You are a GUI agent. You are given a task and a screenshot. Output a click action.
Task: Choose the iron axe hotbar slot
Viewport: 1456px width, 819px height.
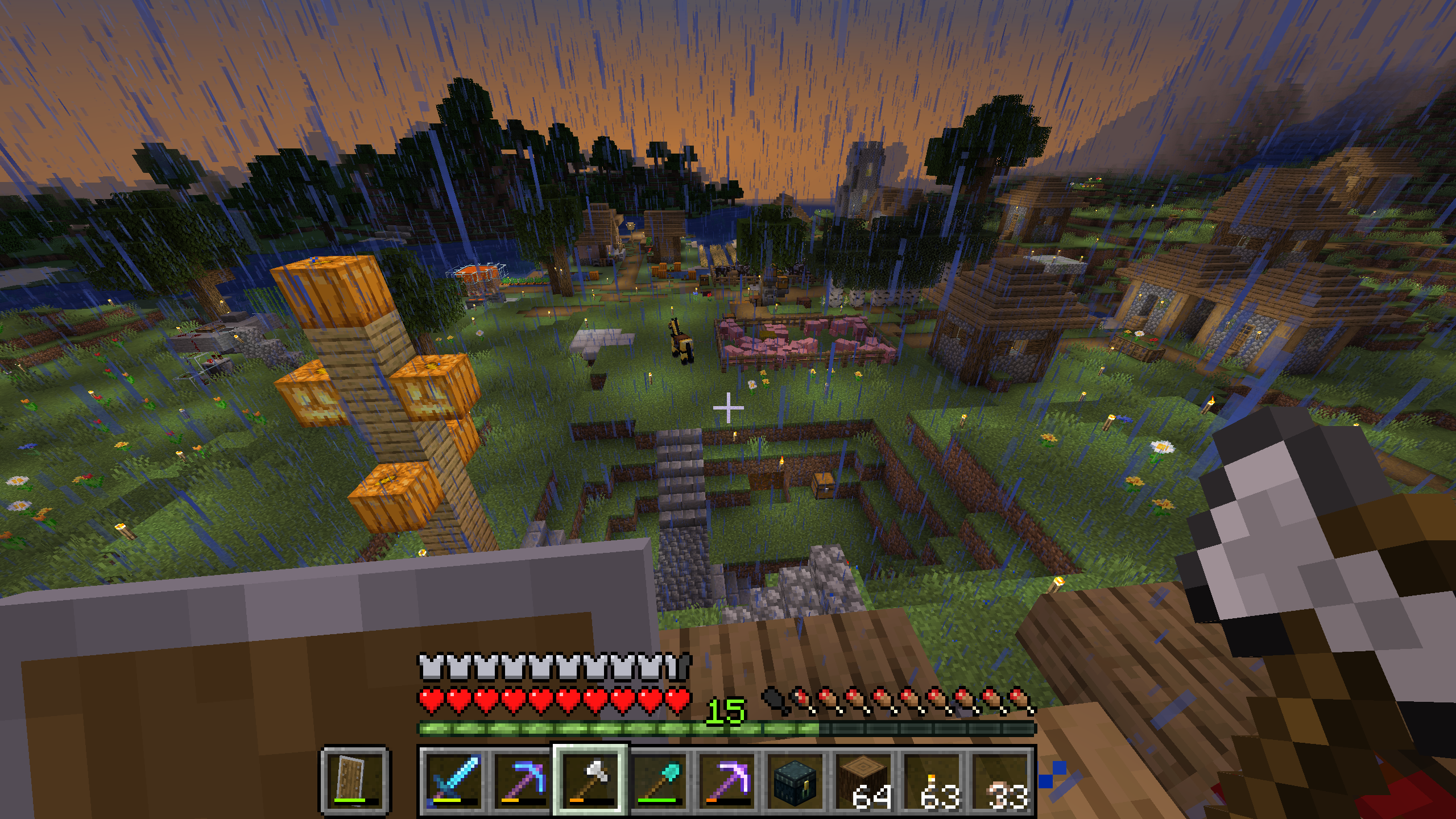click(x=590, y=780)
